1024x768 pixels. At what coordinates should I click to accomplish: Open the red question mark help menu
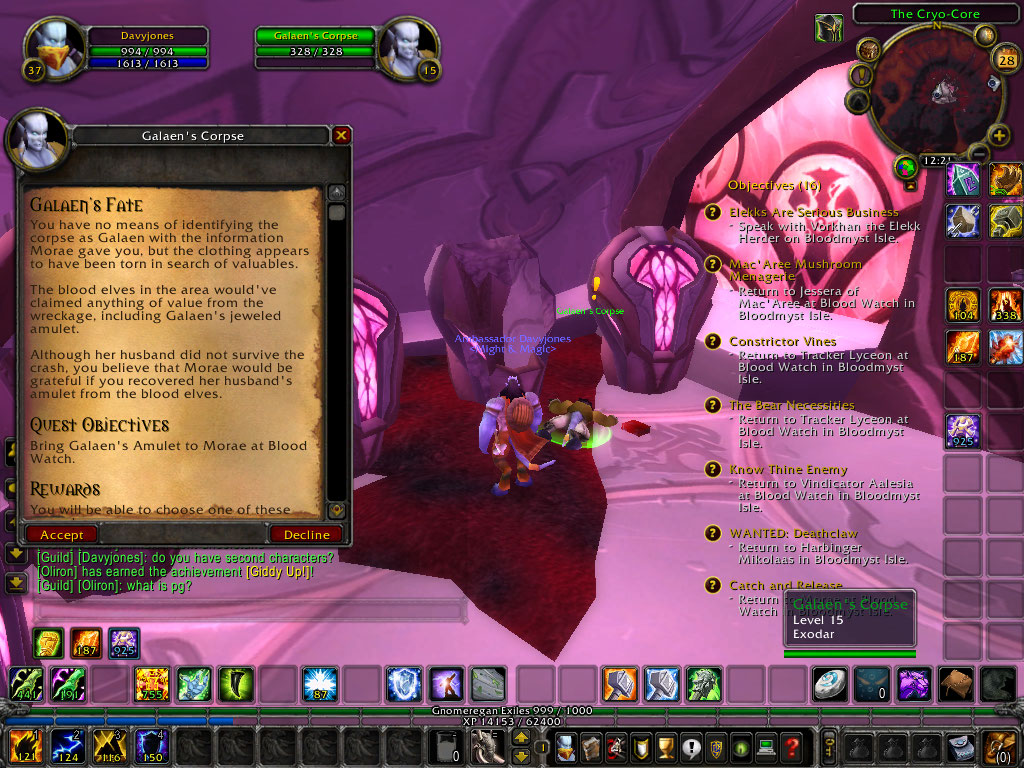791,746
